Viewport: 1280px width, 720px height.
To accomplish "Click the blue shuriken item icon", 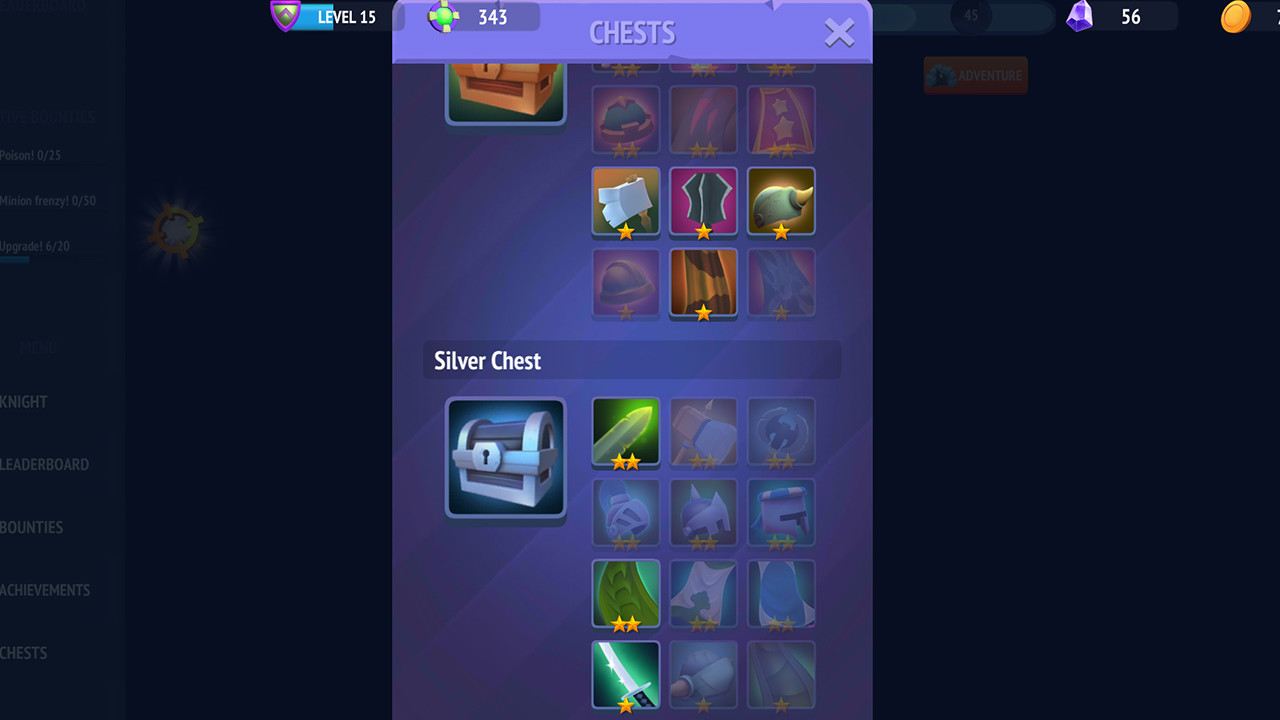I will (781, 432).
